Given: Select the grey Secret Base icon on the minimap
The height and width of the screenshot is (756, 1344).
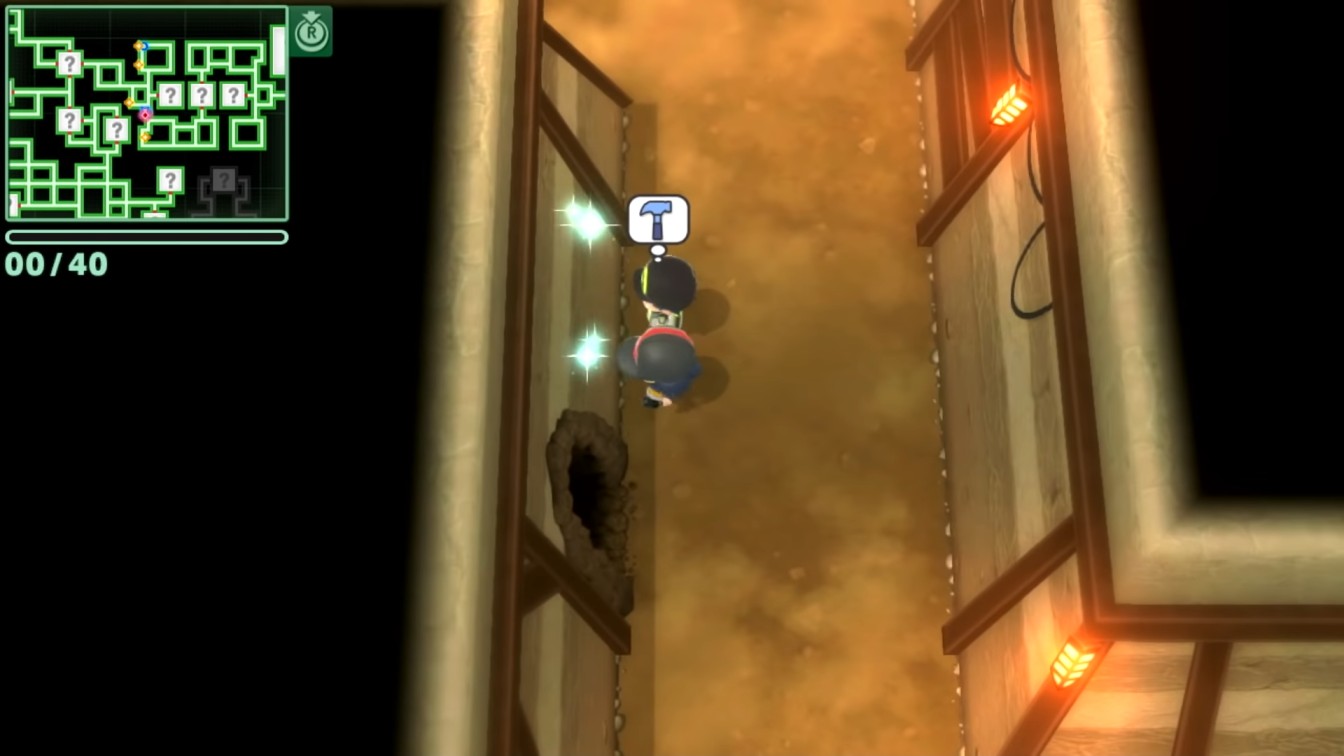Looking at the screenshot, I should click(224, 179).
